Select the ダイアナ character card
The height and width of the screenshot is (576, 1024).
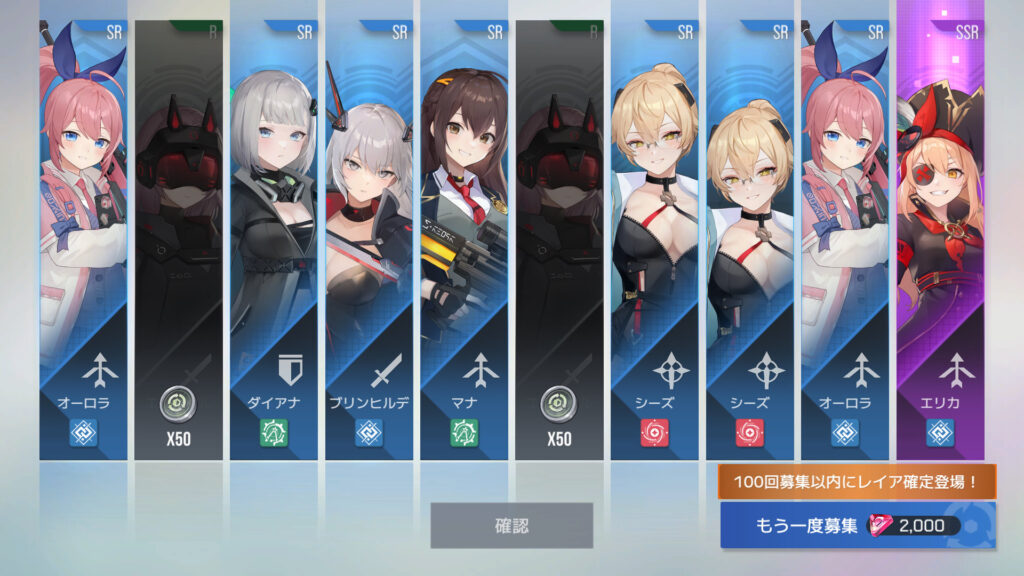[274, 240]
